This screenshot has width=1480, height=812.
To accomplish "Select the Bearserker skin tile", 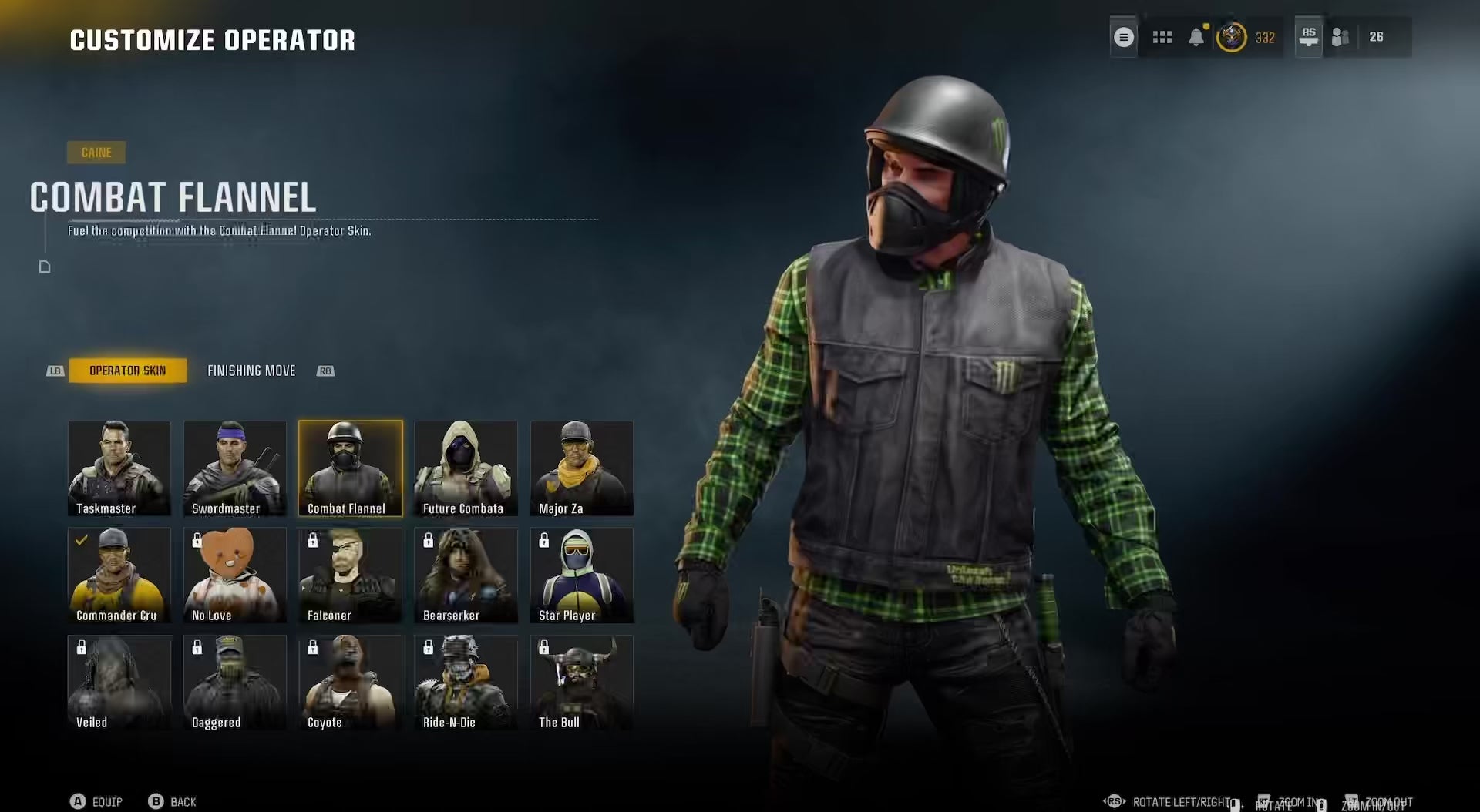I will (466, 575).
